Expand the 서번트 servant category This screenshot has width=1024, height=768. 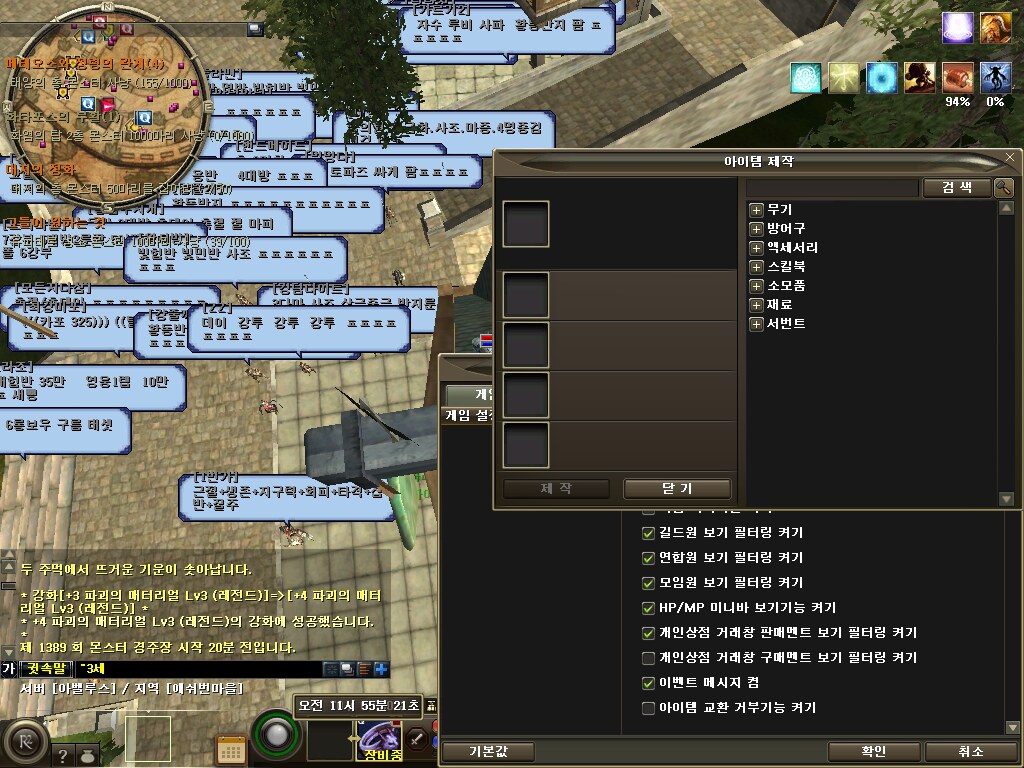point(756,324)
